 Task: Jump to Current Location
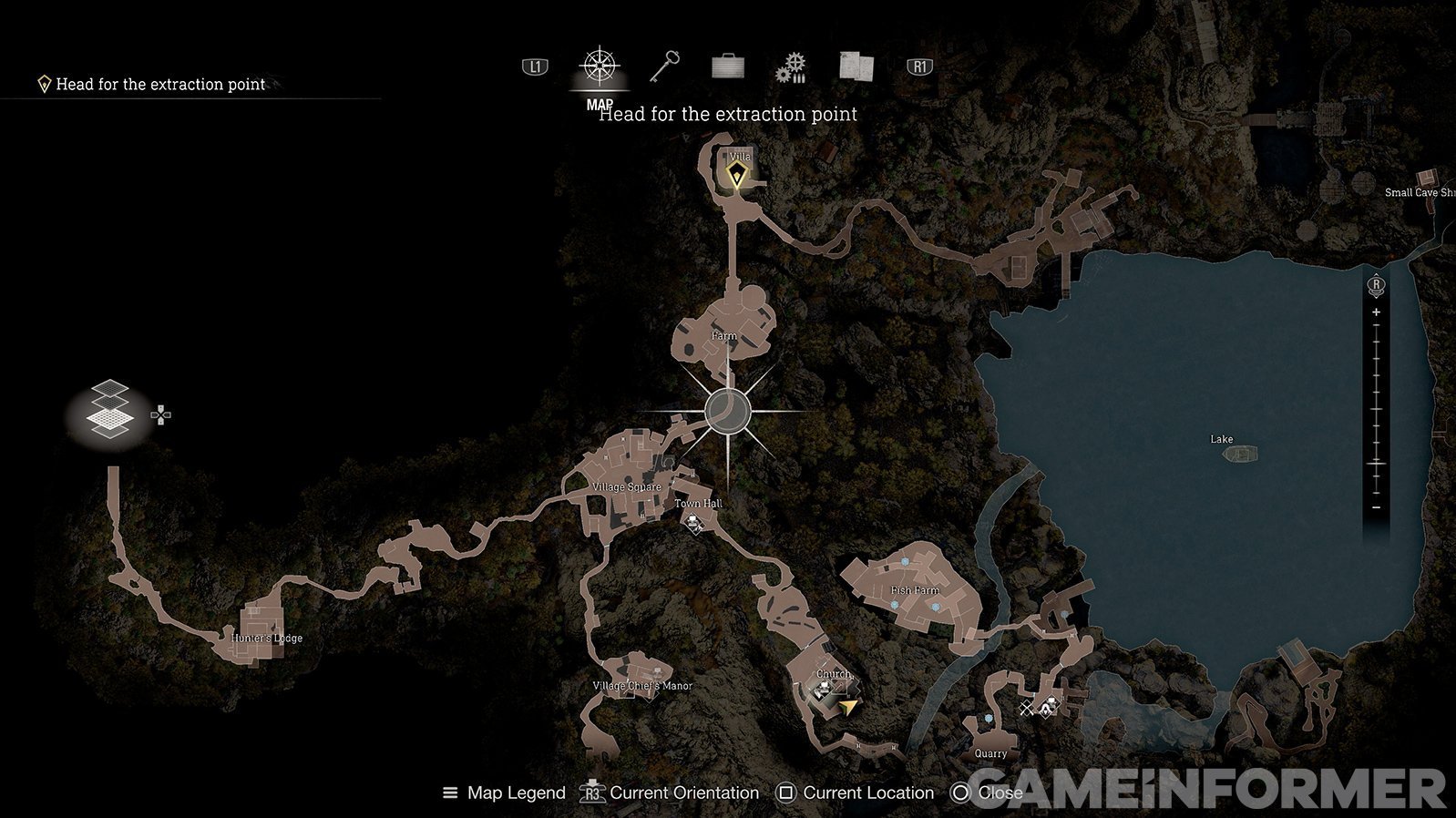(x=855, y=793)
